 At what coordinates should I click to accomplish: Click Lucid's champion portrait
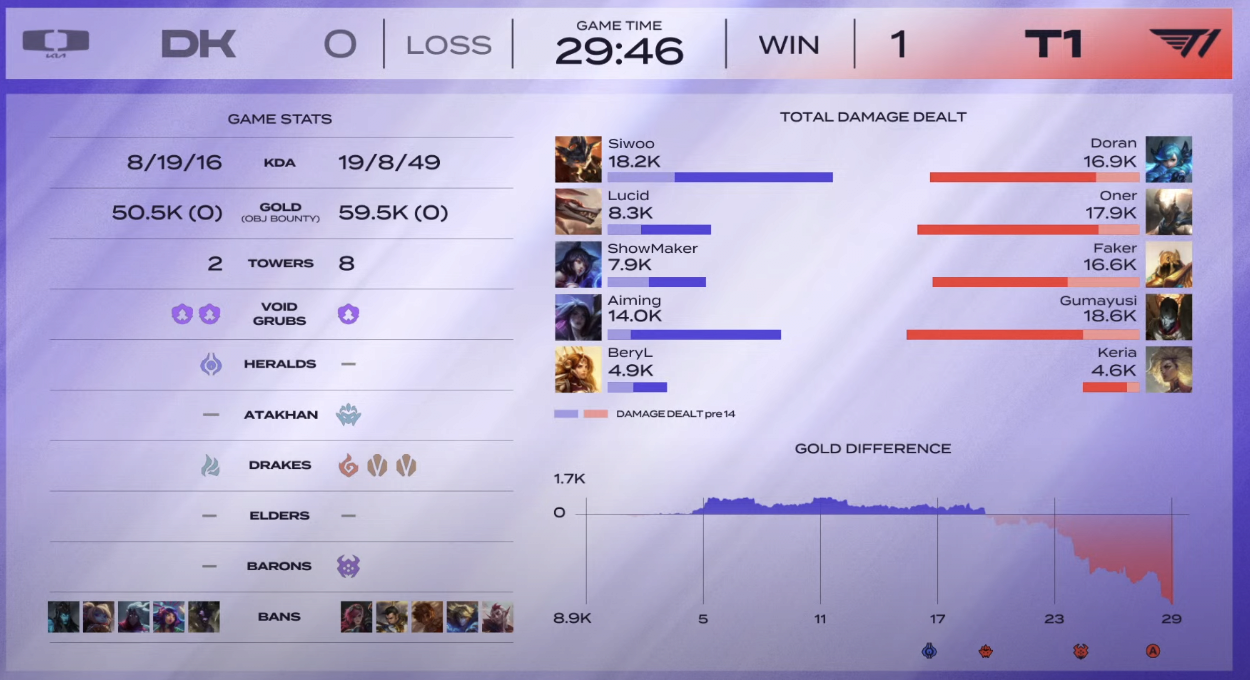click(x=578, y=212)
